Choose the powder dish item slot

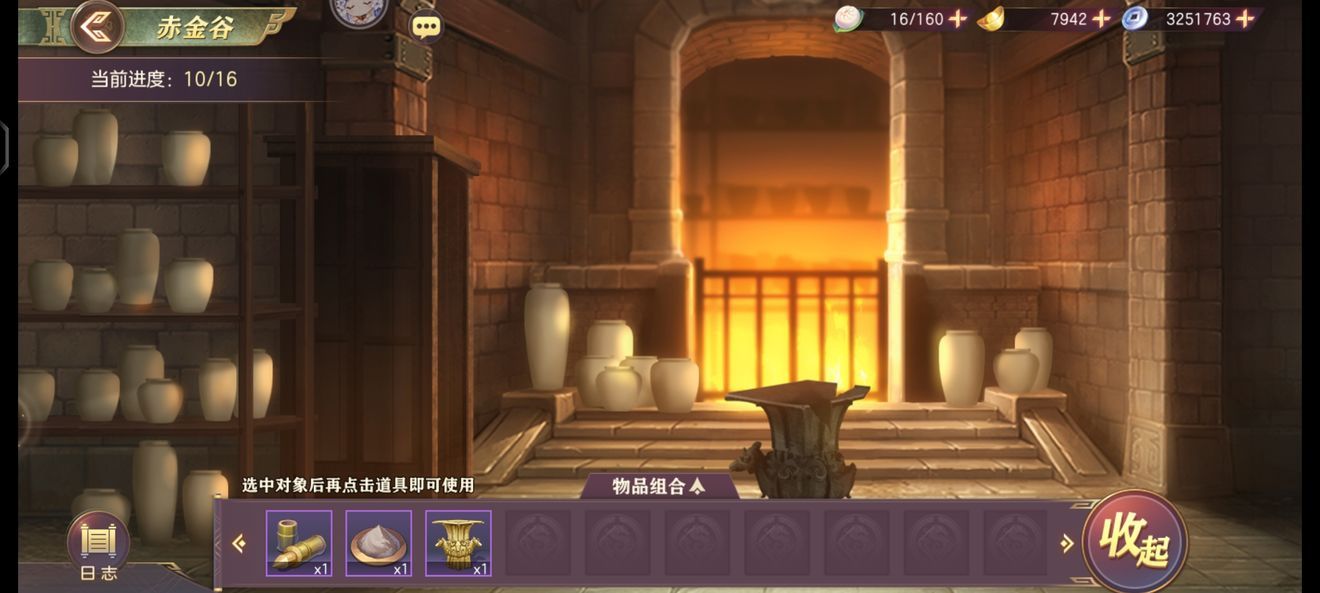pyautogui.click(x=379, y=543)
